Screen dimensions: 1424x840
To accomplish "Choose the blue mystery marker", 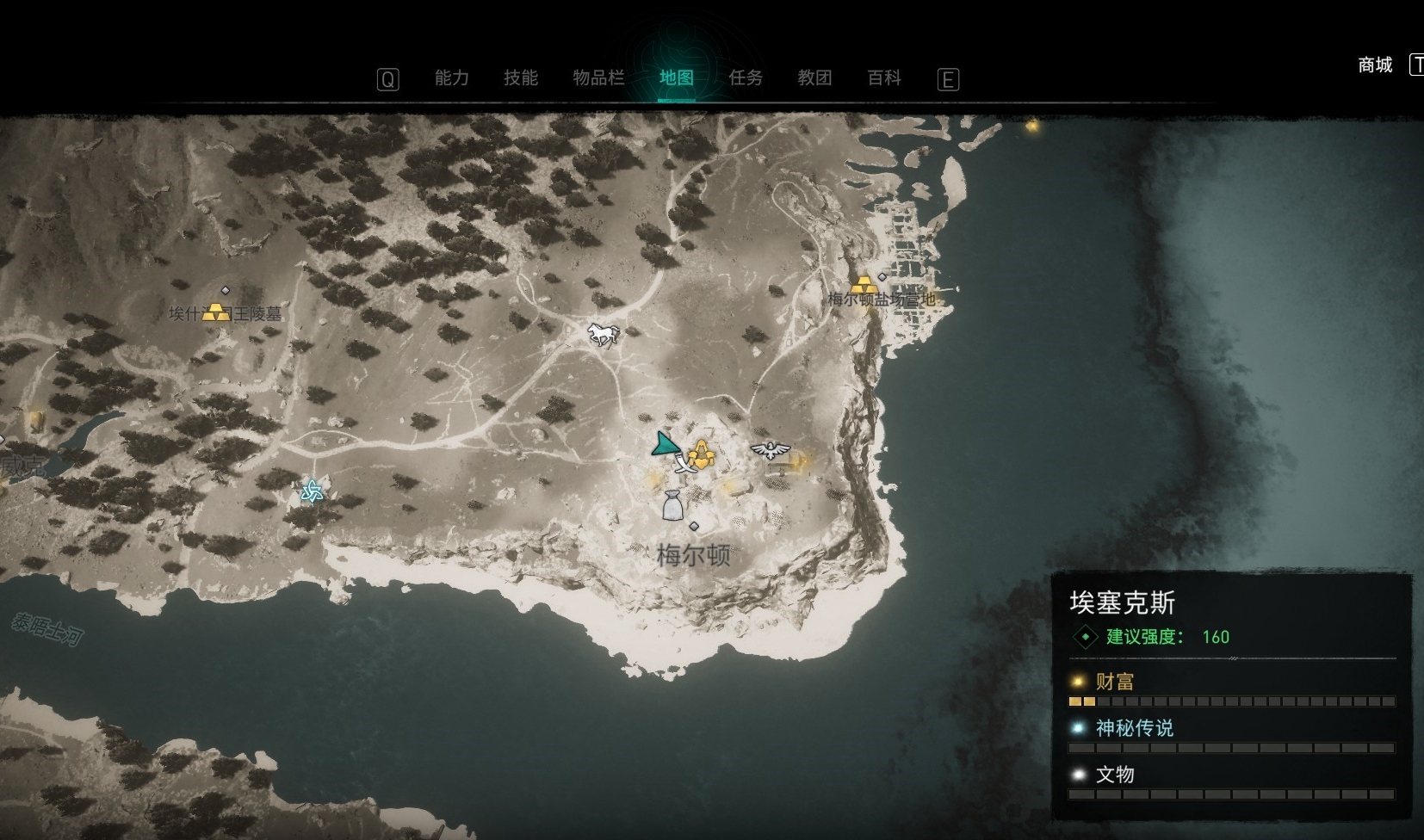I will (x=312, y=491).
